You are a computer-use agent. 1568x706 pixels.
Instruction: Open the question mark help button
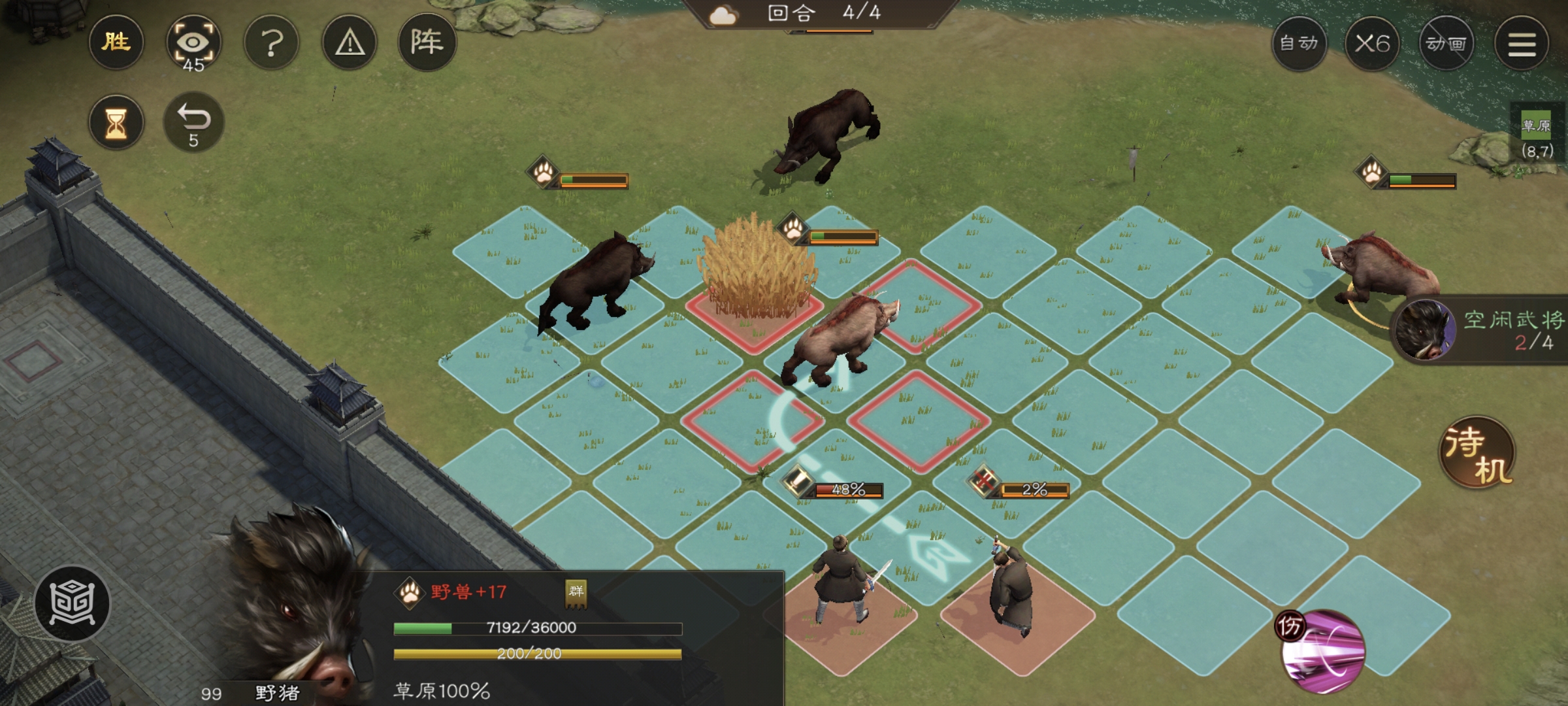[272, 44]
